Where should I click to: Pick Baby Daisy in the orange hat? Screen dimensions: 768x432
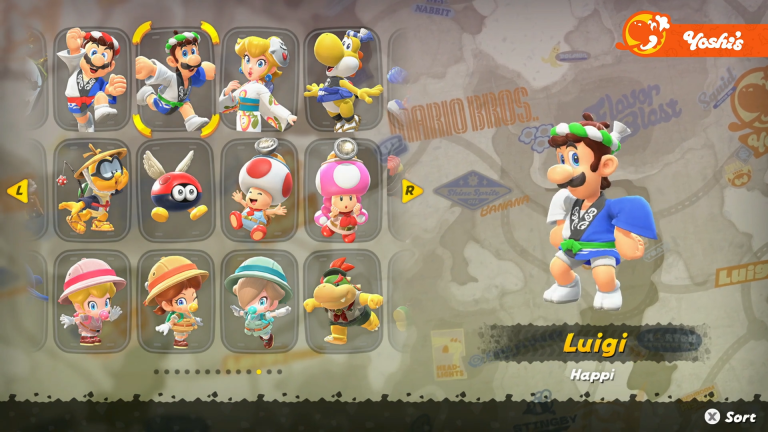click(176, 301)
